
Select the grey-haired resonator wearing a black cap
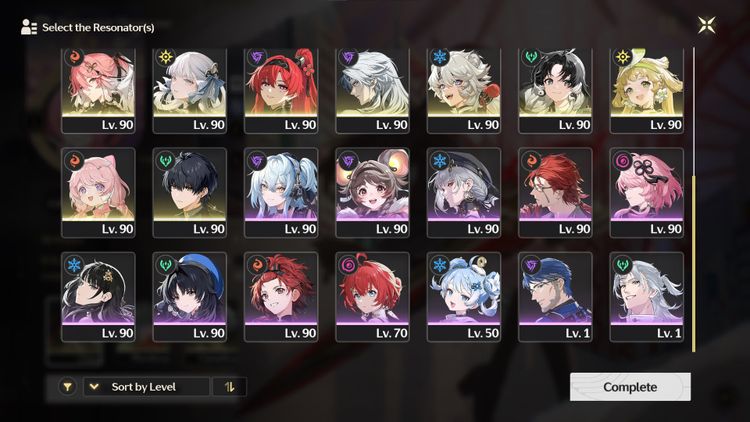(464, 192)
